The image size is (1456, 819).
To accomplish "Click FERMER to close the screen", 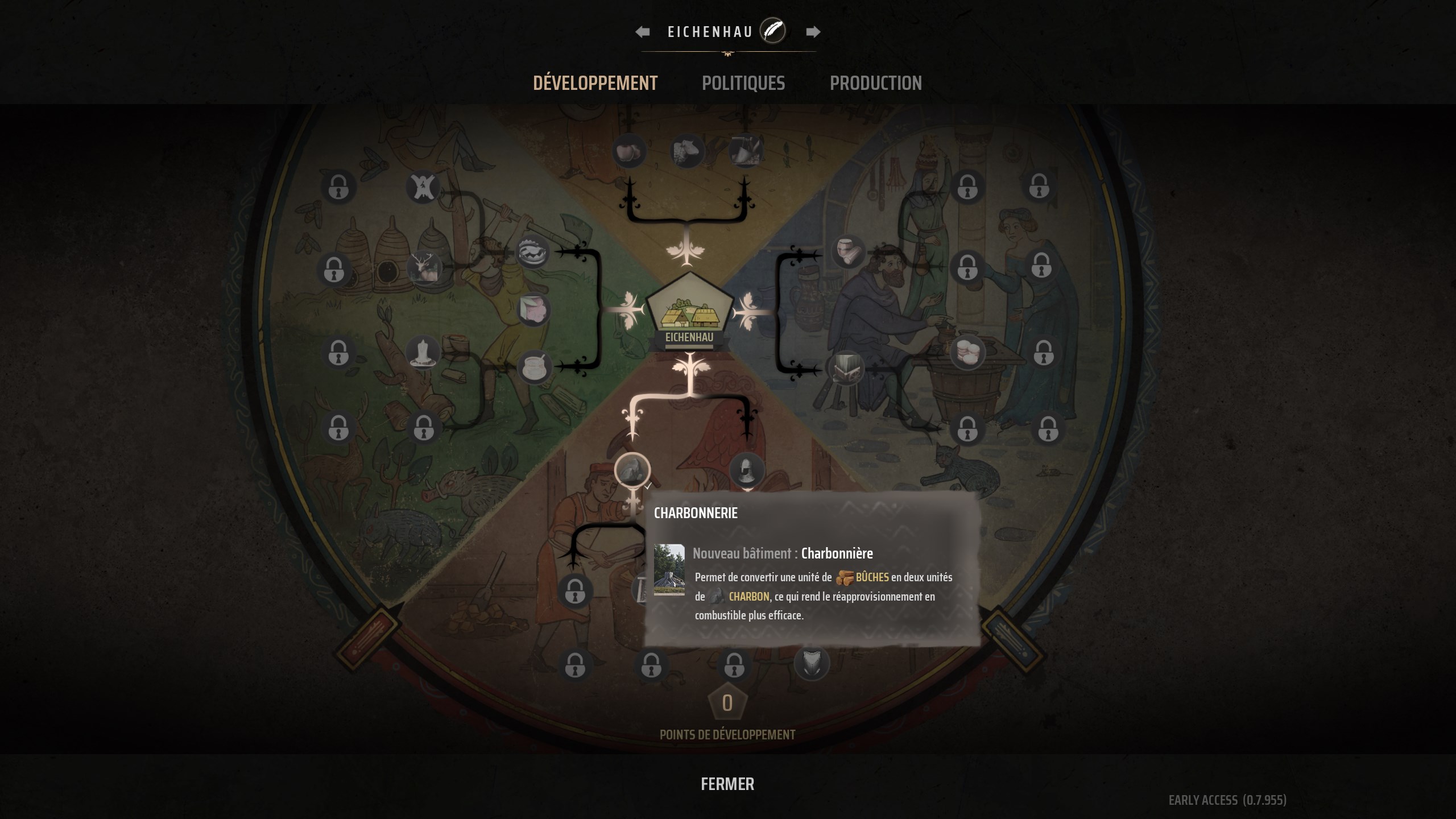I will point(727,784).
